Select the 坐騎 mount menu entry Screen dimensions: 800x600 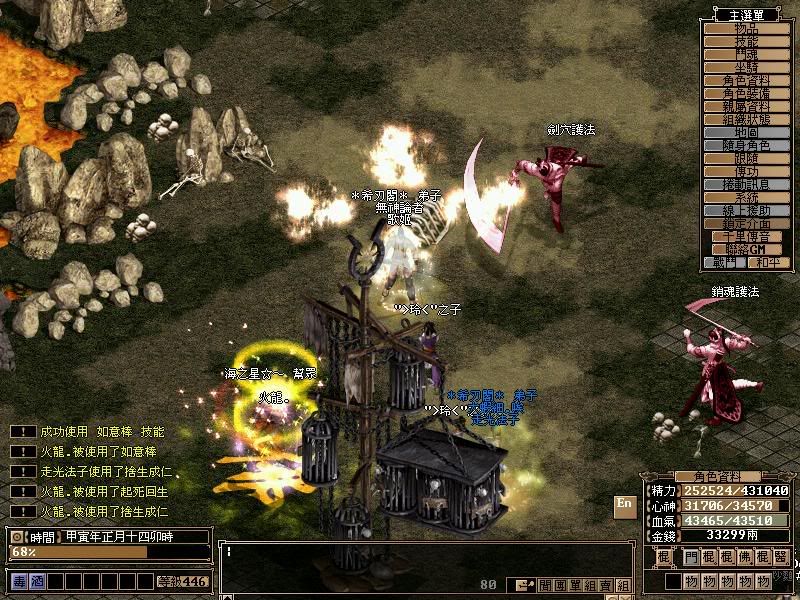click(747, 68)
